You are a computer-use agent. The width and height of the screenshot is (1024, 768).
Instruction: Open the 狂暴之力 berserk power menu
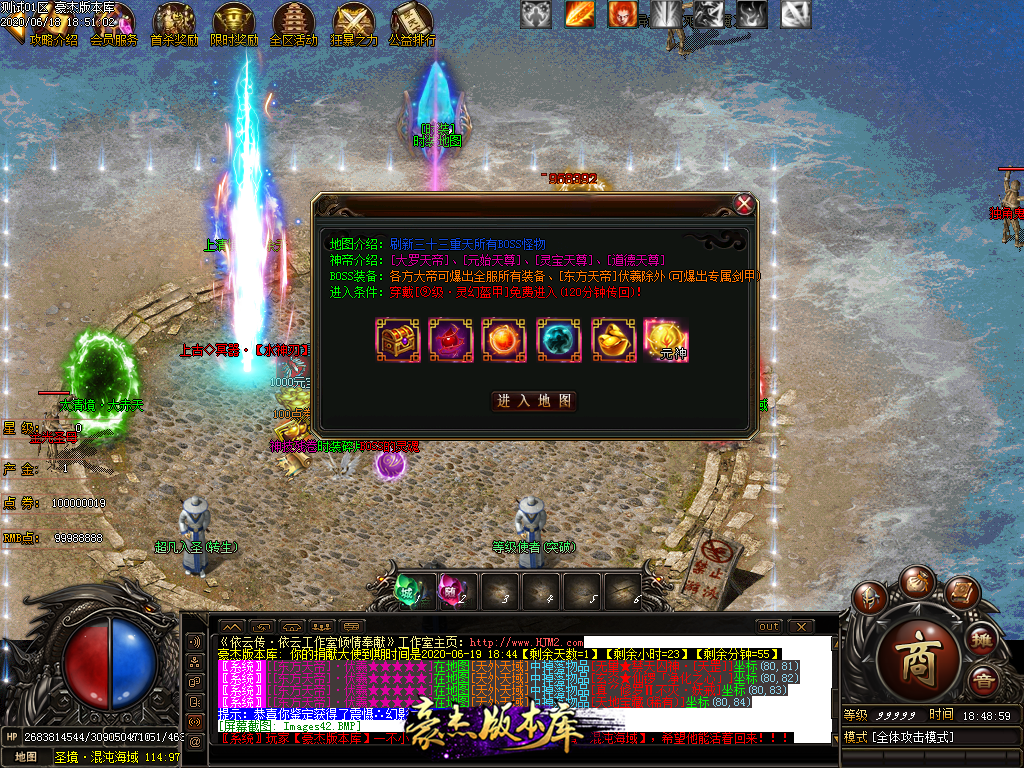354,26
